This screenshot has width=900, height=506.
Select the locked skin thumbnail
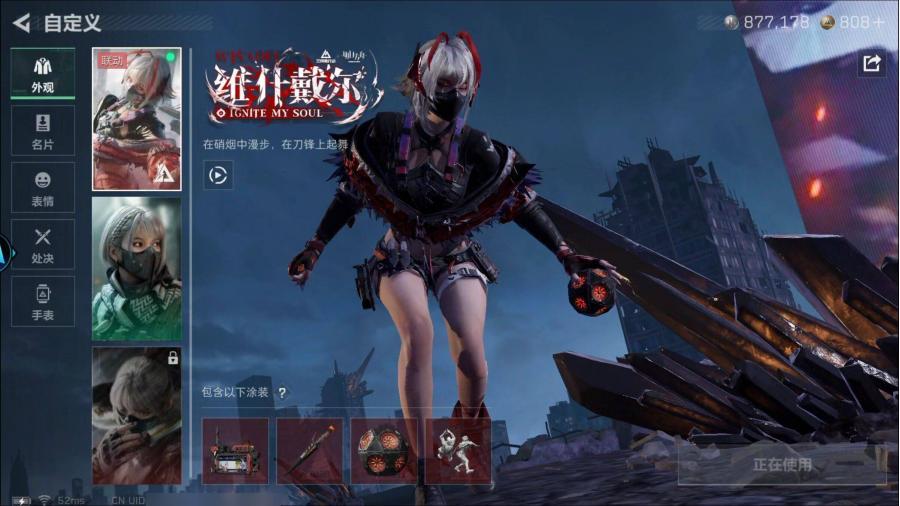136,415
